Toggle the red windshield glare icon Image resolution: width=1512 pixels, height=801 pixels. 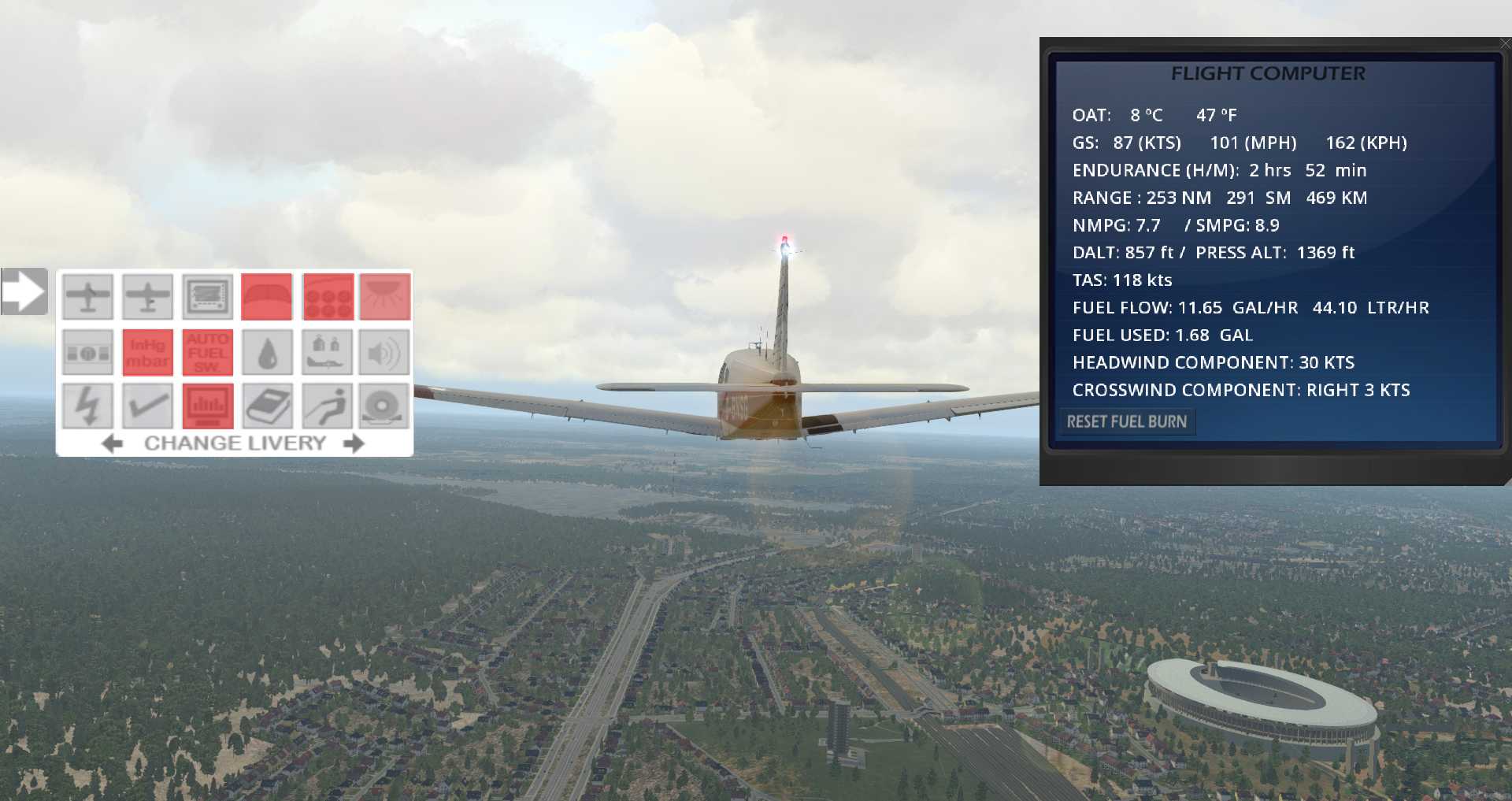[x=266, y=297]
